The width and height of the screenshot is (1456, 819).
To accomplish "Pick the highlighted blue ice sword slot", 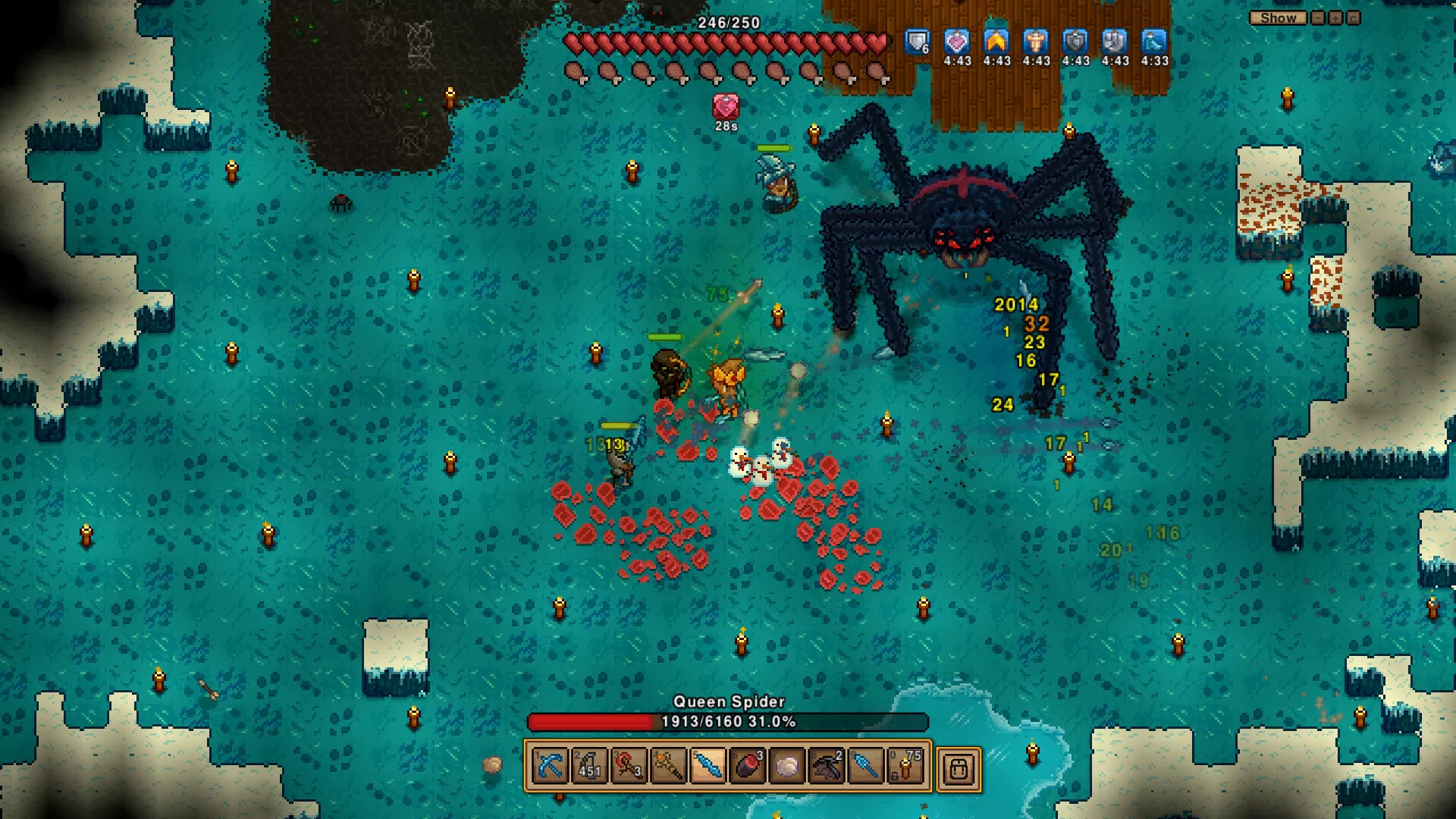I will (x=708, y=767).
